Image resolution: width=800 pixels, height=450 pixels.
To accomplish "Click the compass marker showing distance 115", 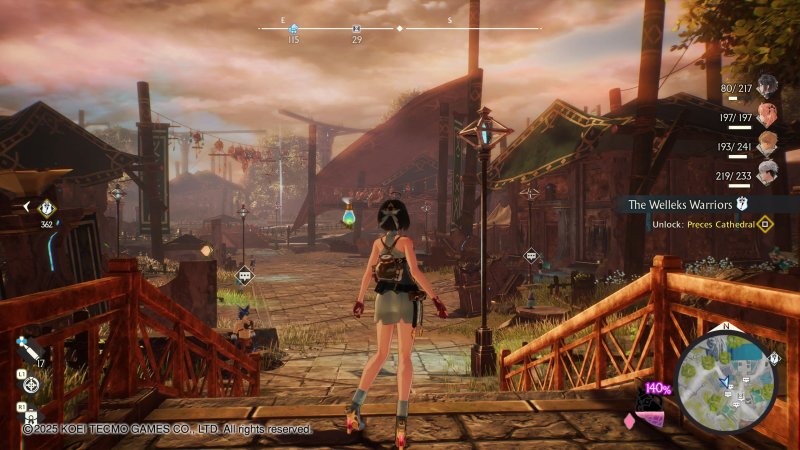I will point(293,30).
